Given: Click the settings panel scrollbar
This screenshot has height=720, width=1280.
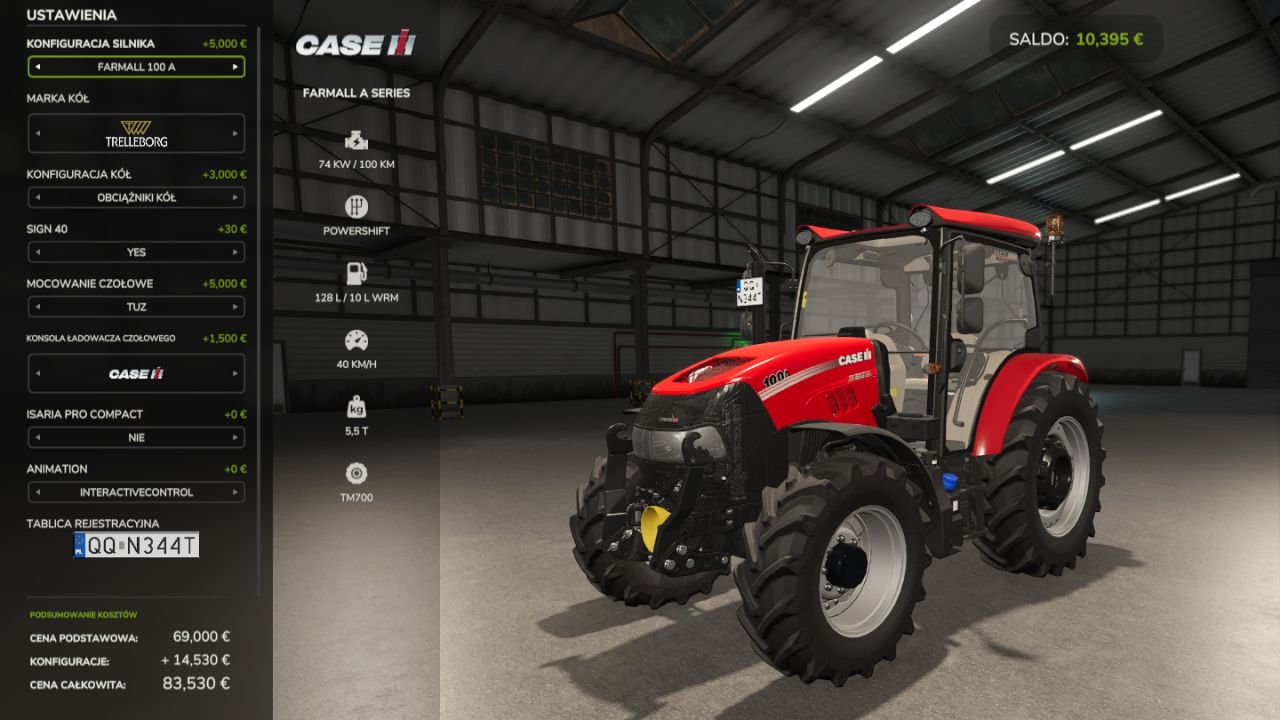Looking at the screenshot, I should tap(259, 300).
